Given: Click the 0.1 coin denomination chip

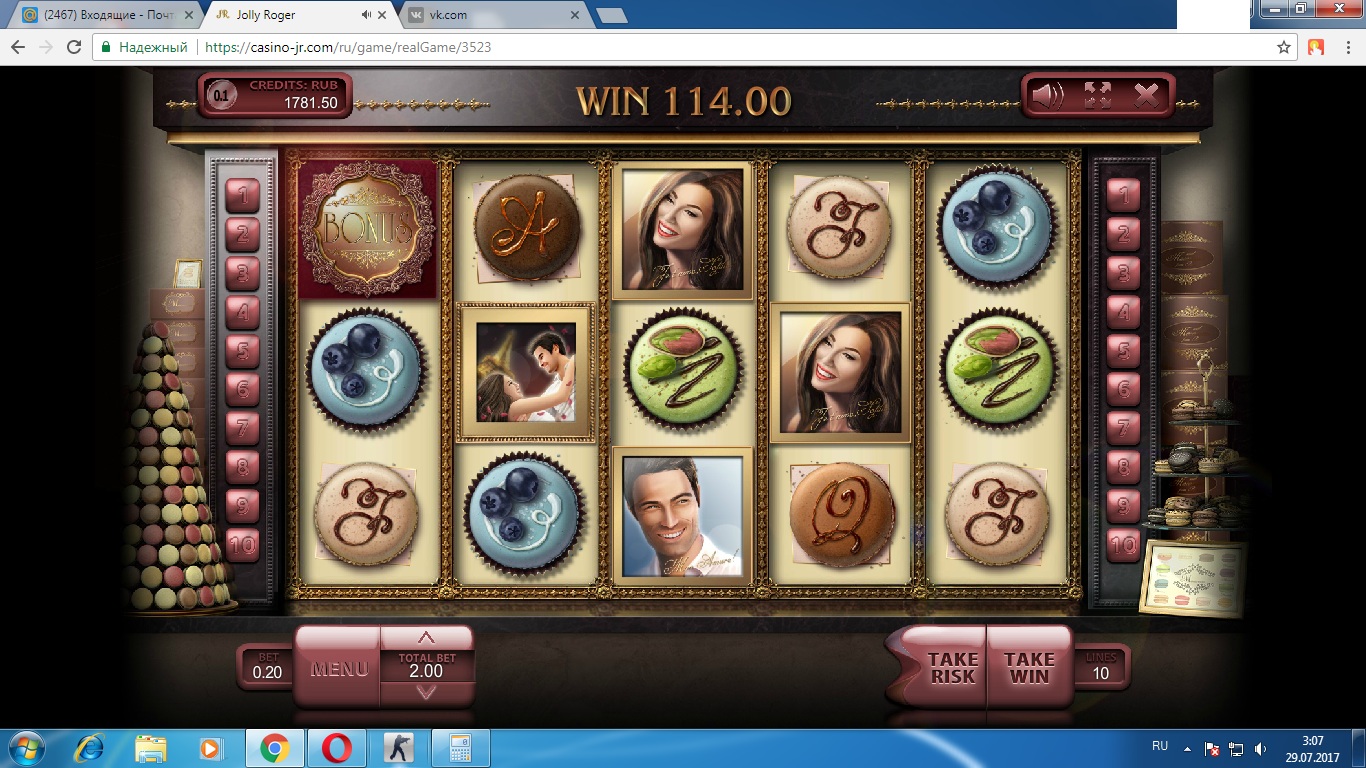Looking at the screenshot, I should (x=221, y=97).
